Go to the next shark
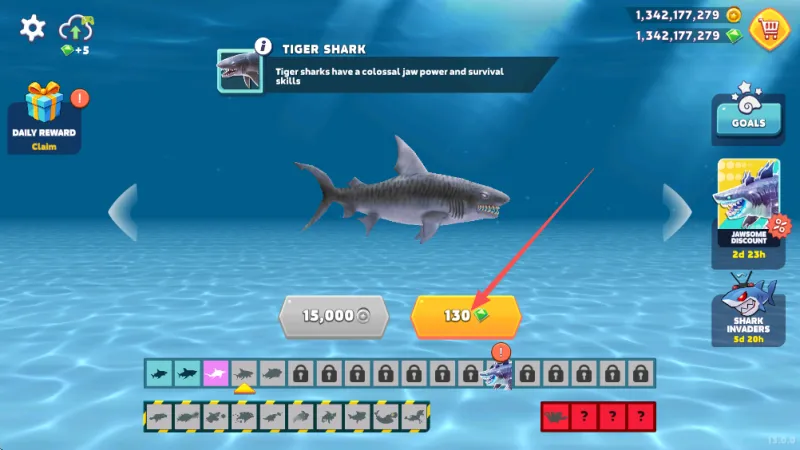 point(676,212)
